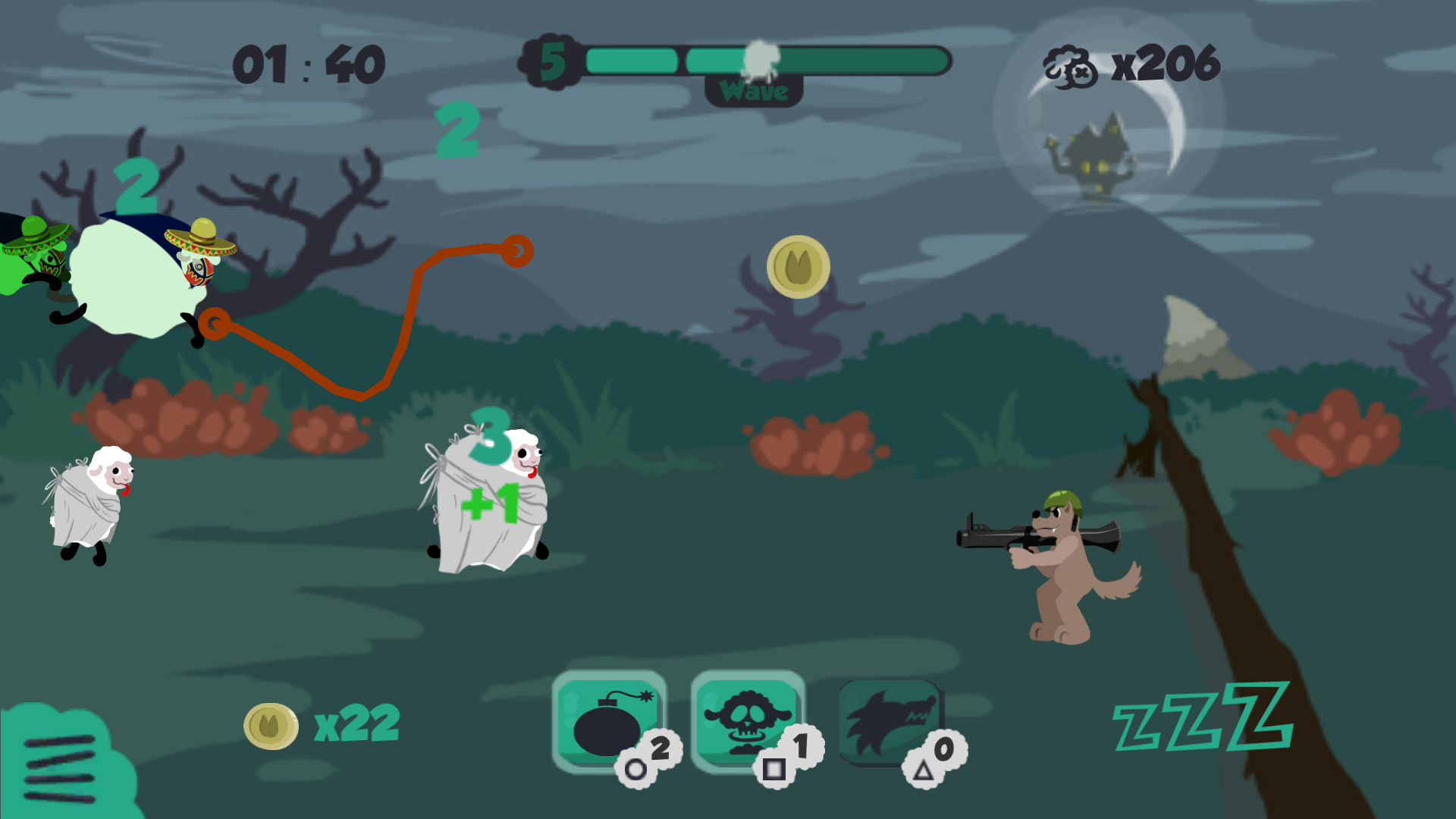Activate the bomb ability

click(608, 720)
